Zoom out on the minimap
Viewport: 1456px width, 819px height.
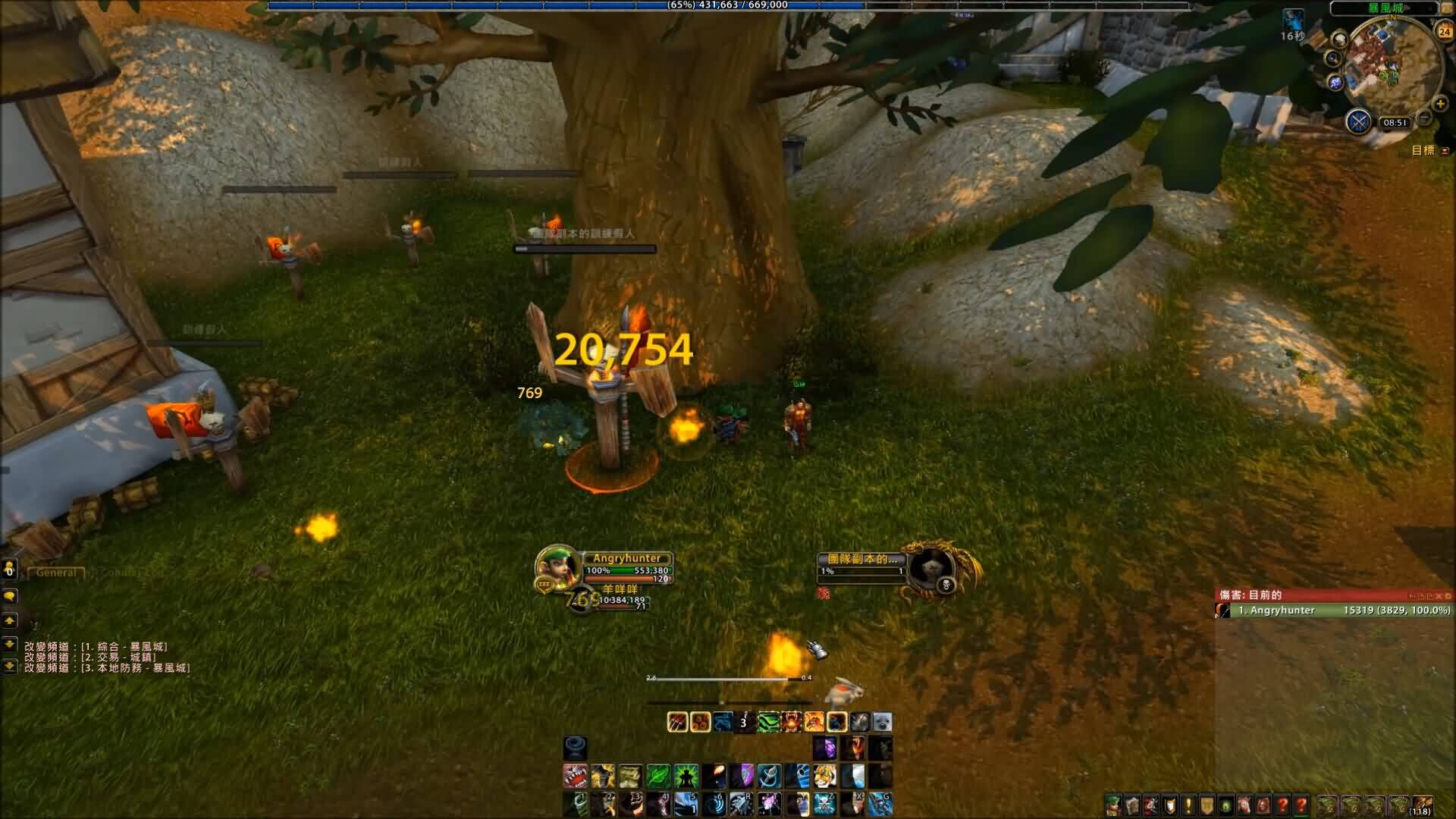click(x=1425, y=118)
